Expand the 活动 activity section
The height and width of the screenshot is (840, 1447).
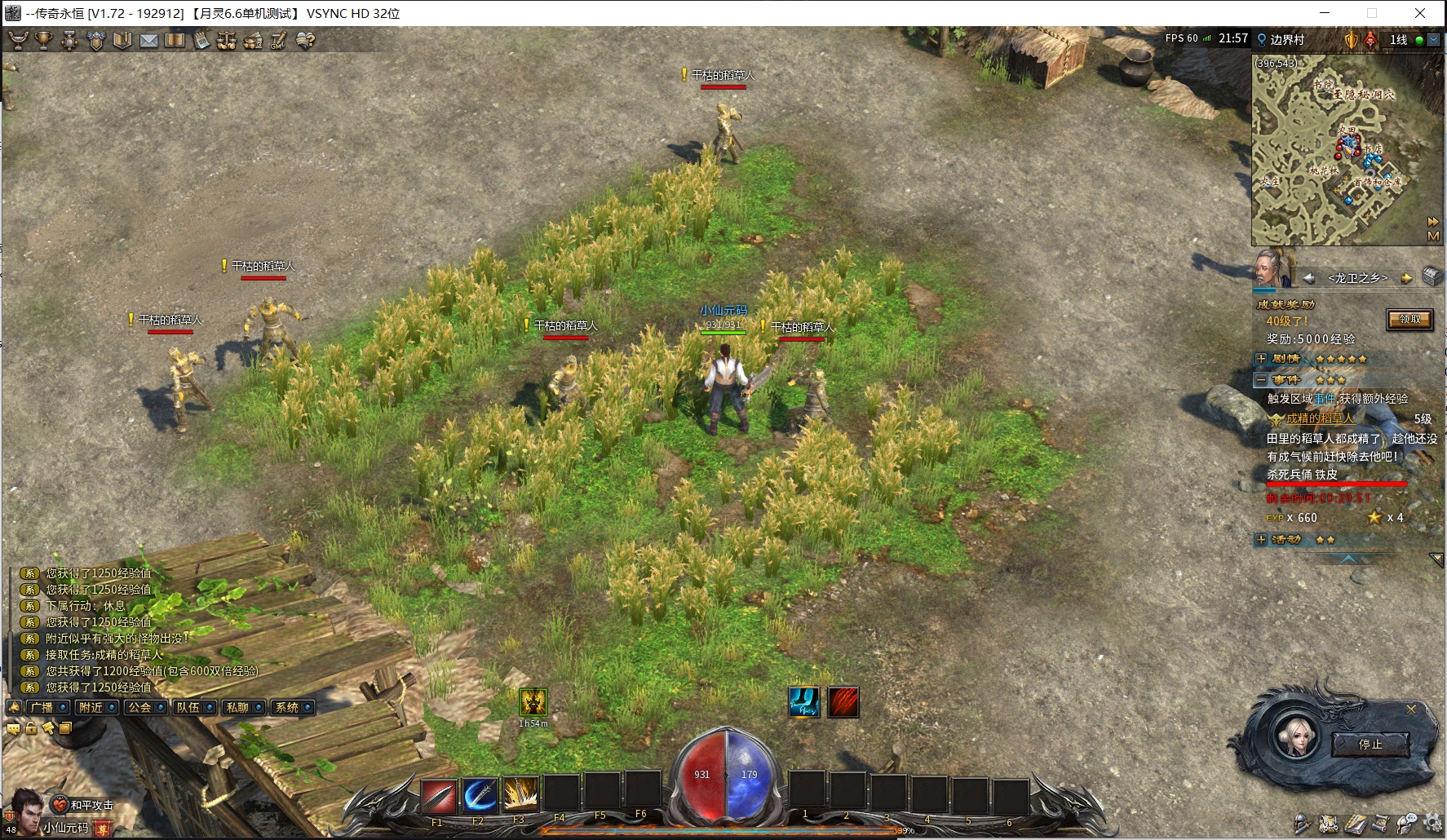point(1261,540)
